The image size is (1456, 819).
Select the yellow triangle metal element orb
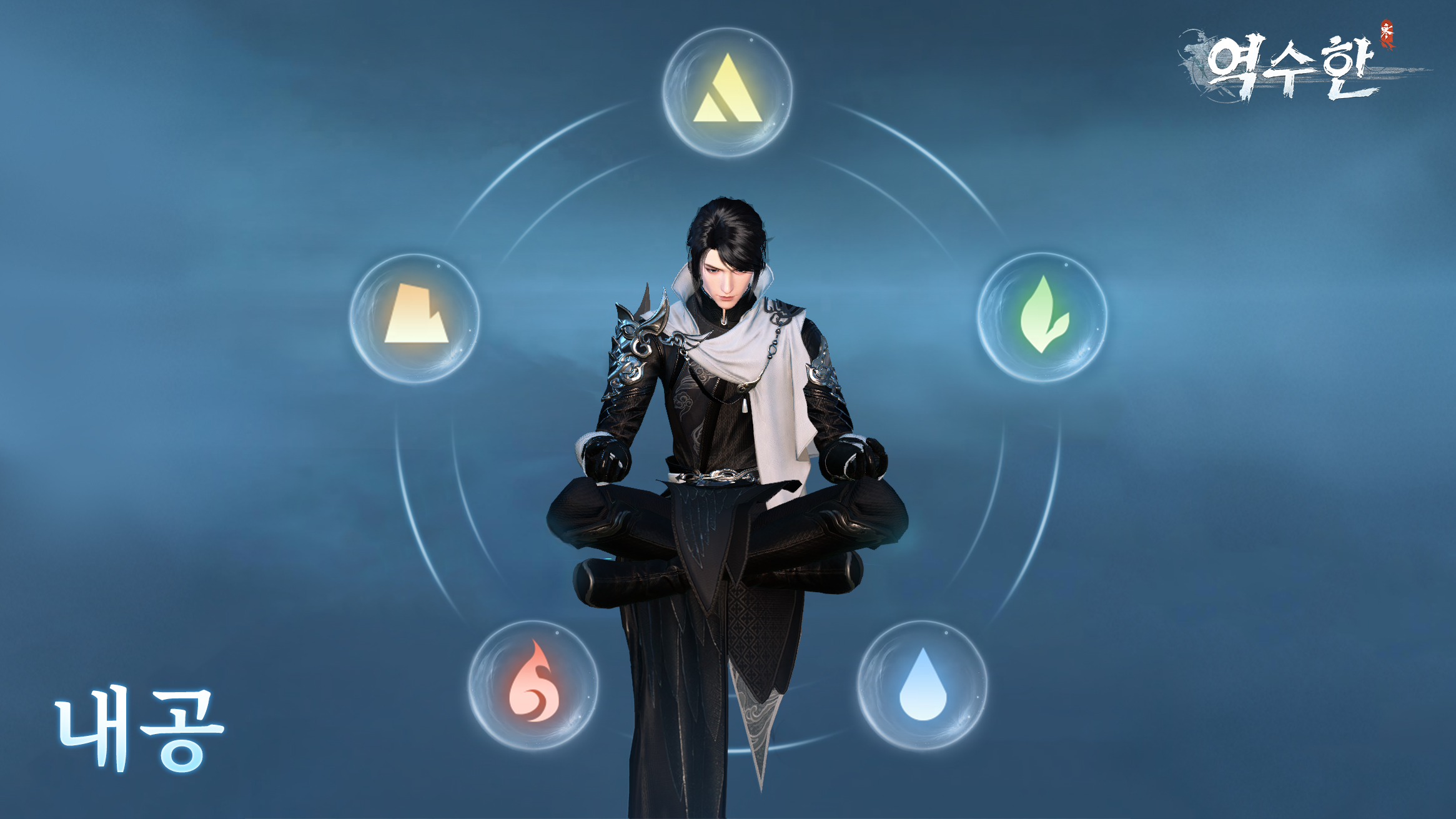(x=728, y=91)
